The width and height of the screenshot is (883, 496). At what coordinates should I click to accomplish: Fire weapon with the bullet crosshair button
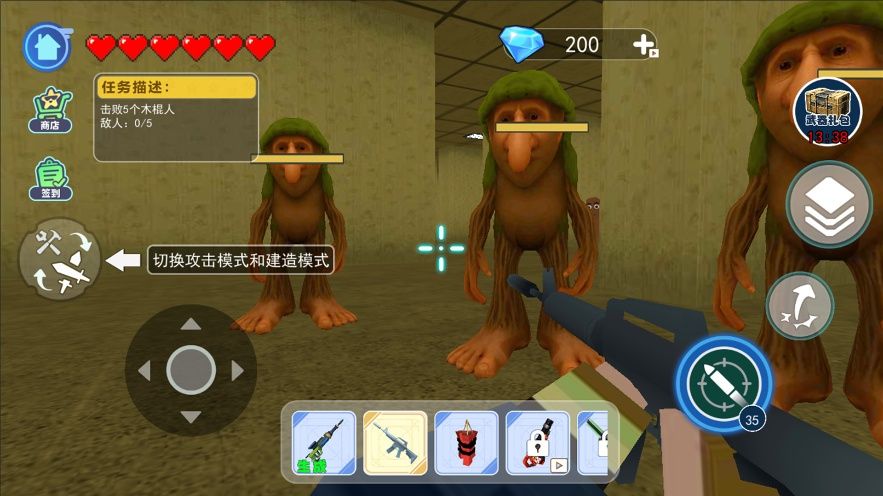tap(723, 383)
